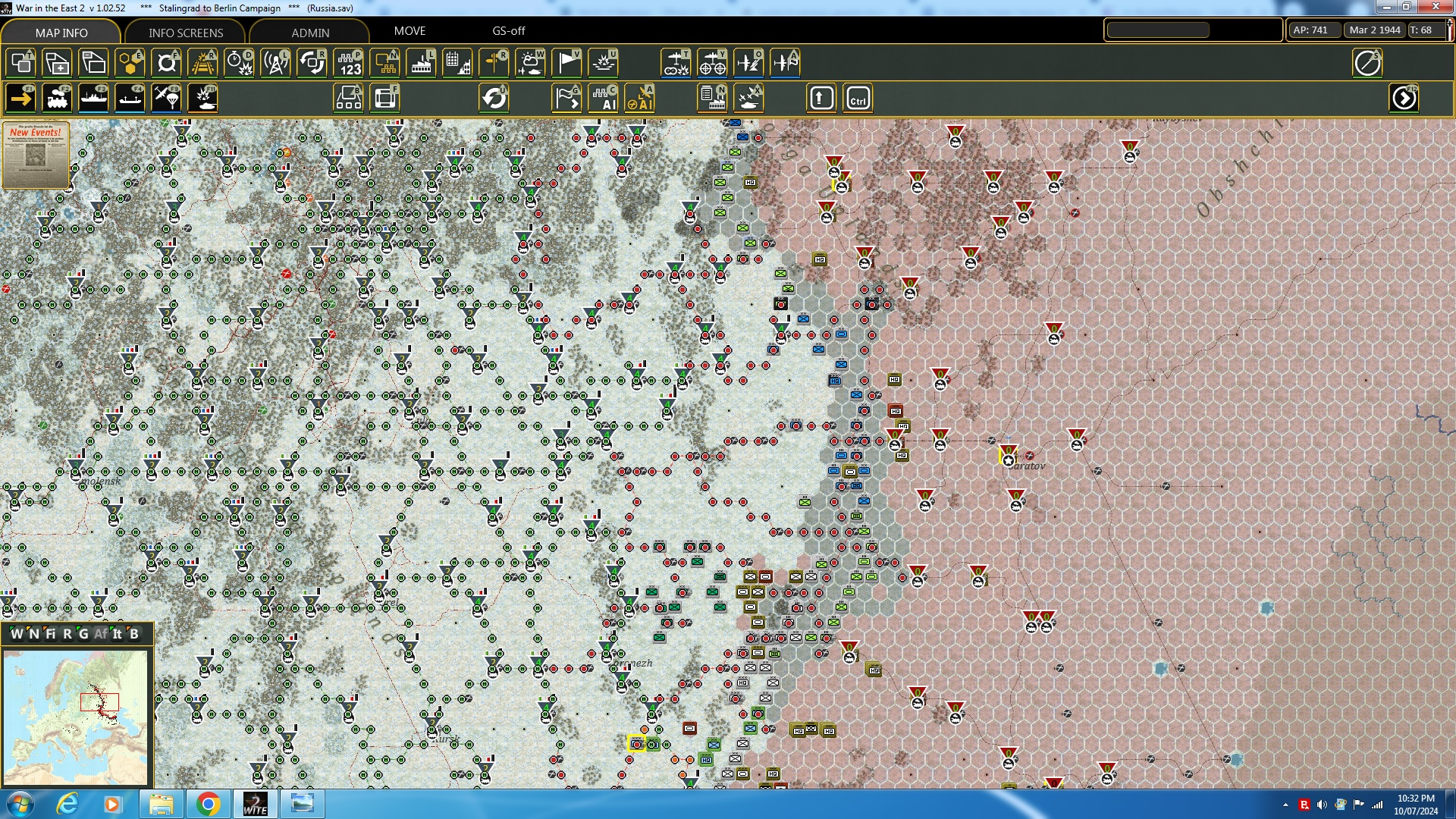The width and height of the screenshot is (1456, 819).
Task: Open Chrome from the taskbar
Action: click(x=207, y=803)
